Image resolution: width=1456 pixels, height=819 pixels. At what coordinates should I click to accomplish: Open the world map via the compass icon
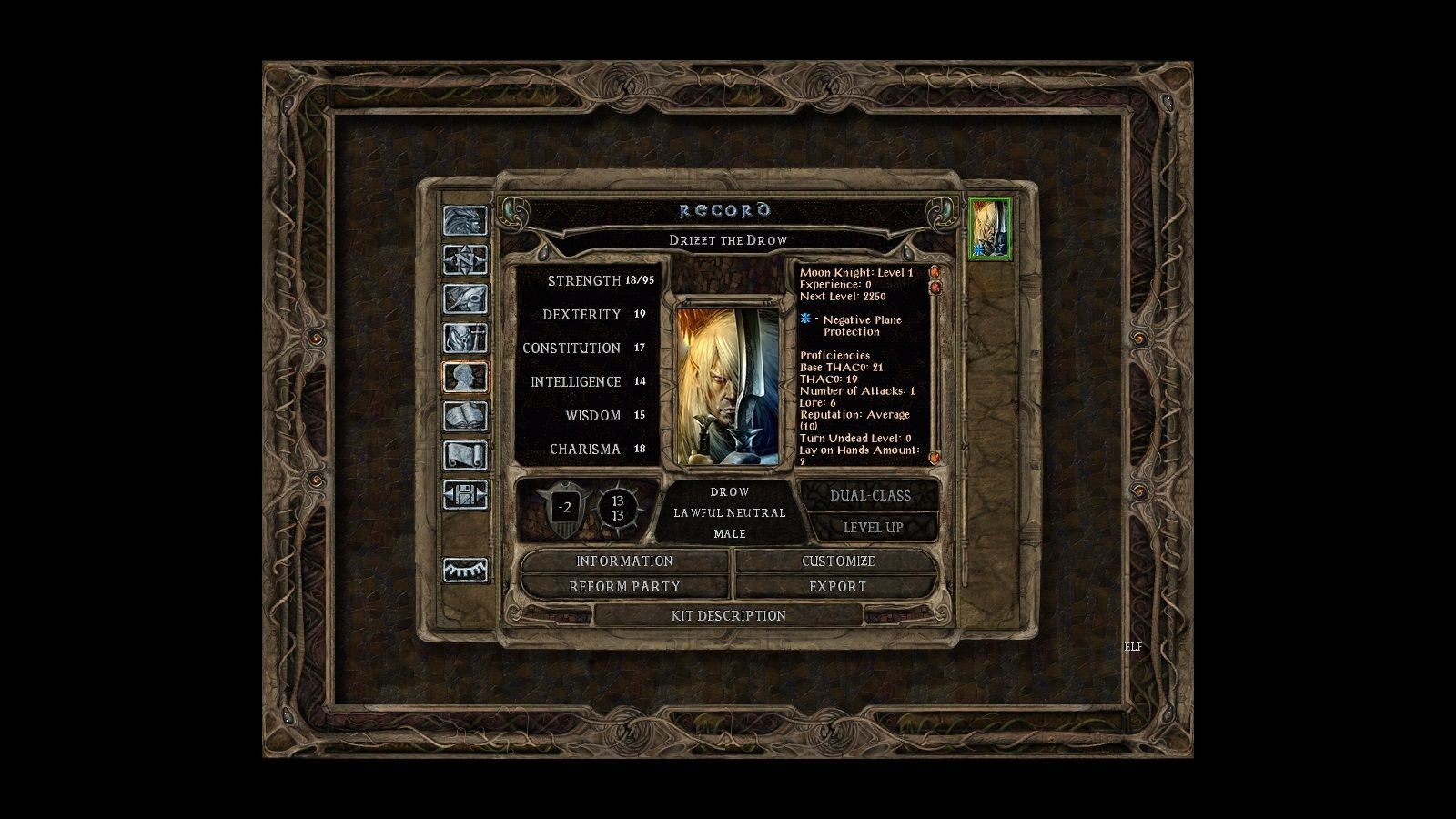click(x=465, y=258)
